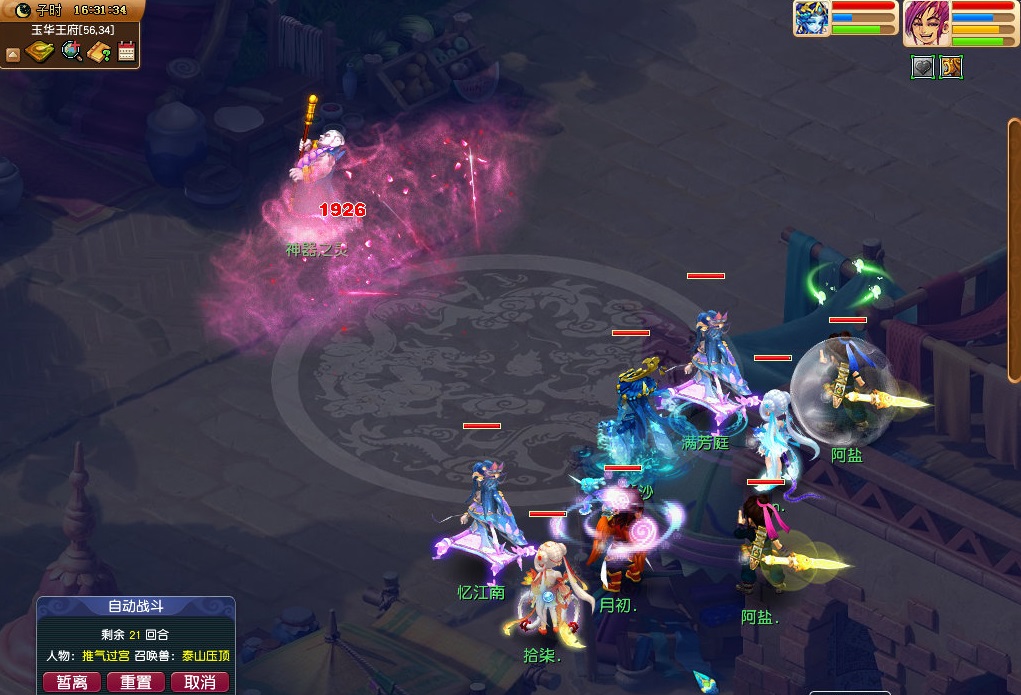The image size is (1021, 695).
Task: Open the red calendar icon
Action: click(126, 52)
